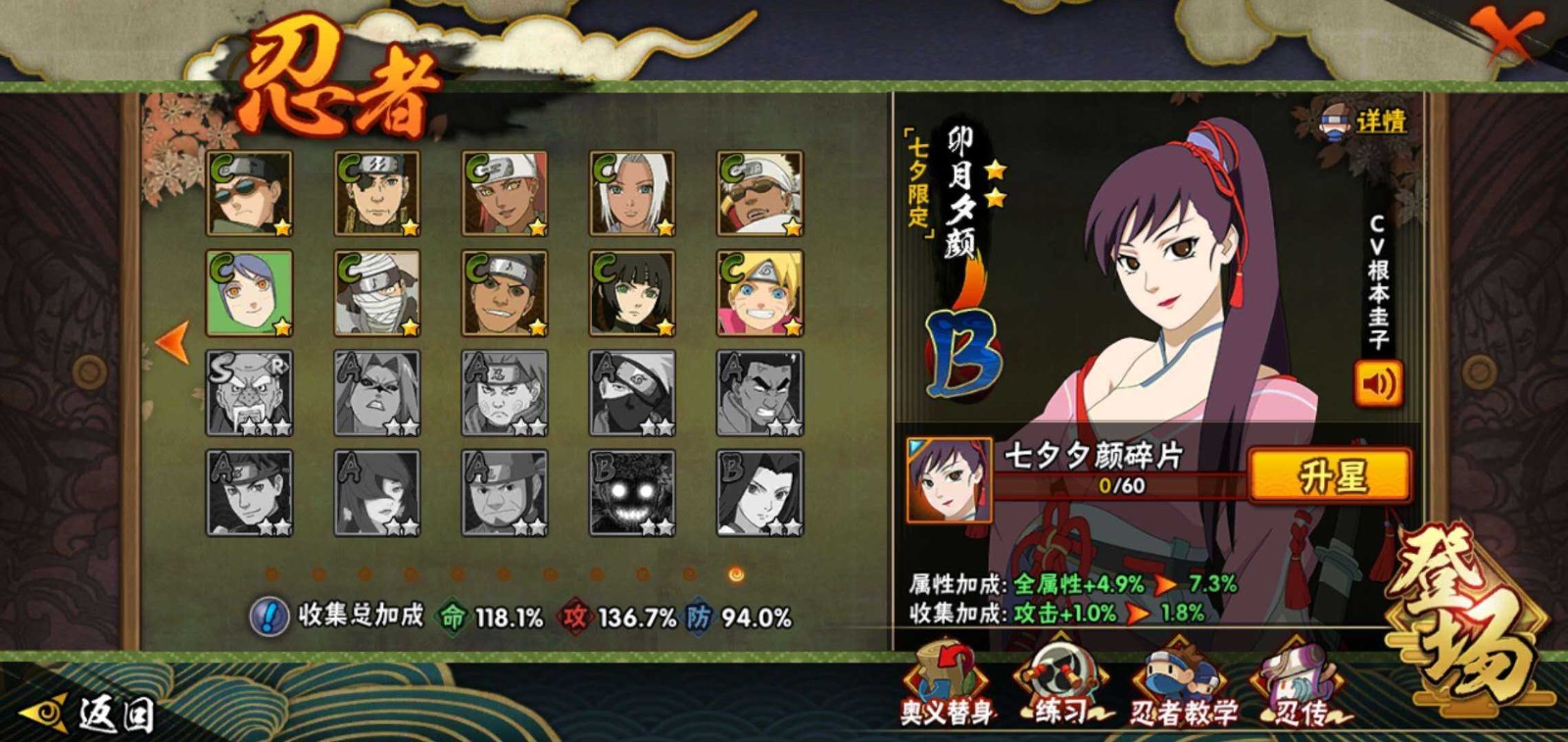The width and height of the screenshot is (1568, 742).
Task: Pick the locked masked silver-haired ninja portrait
Action: coord(632,393)
